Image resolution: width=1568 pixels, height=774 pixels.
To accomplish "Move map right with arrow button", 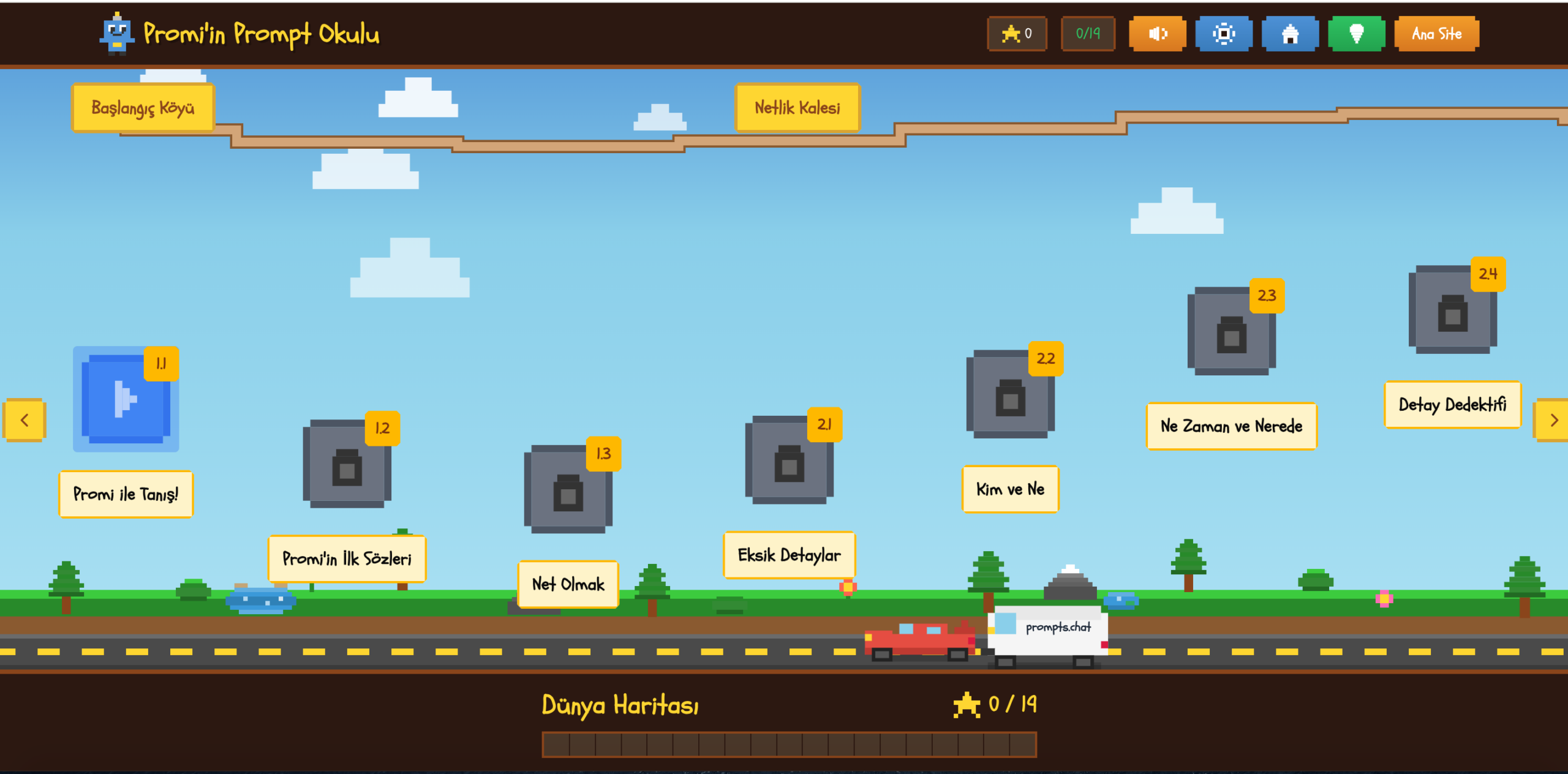I will tap(1553, 420).
